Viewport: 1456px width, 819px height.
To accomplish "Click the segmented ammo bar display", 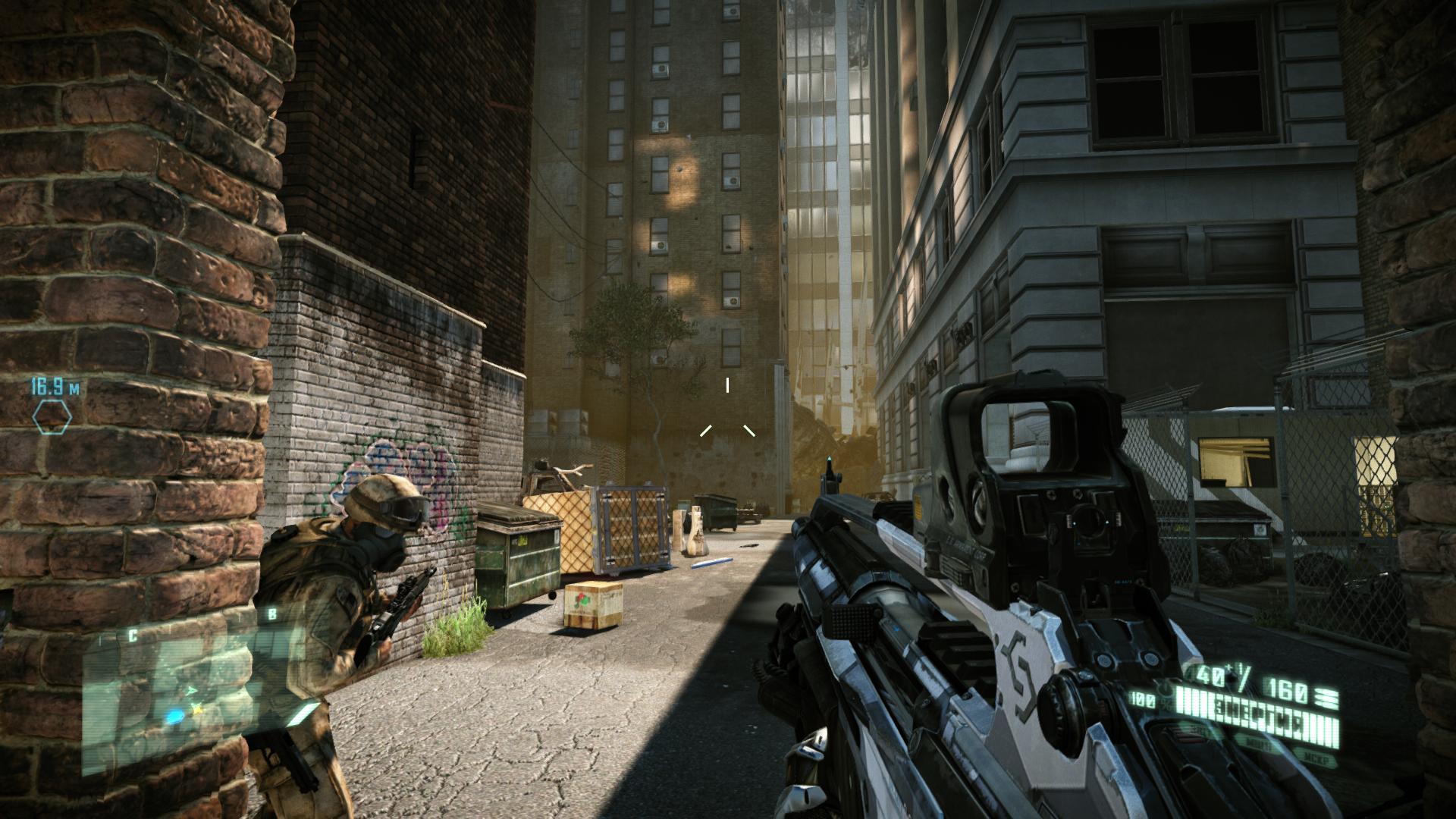I will click(1257, 715).
